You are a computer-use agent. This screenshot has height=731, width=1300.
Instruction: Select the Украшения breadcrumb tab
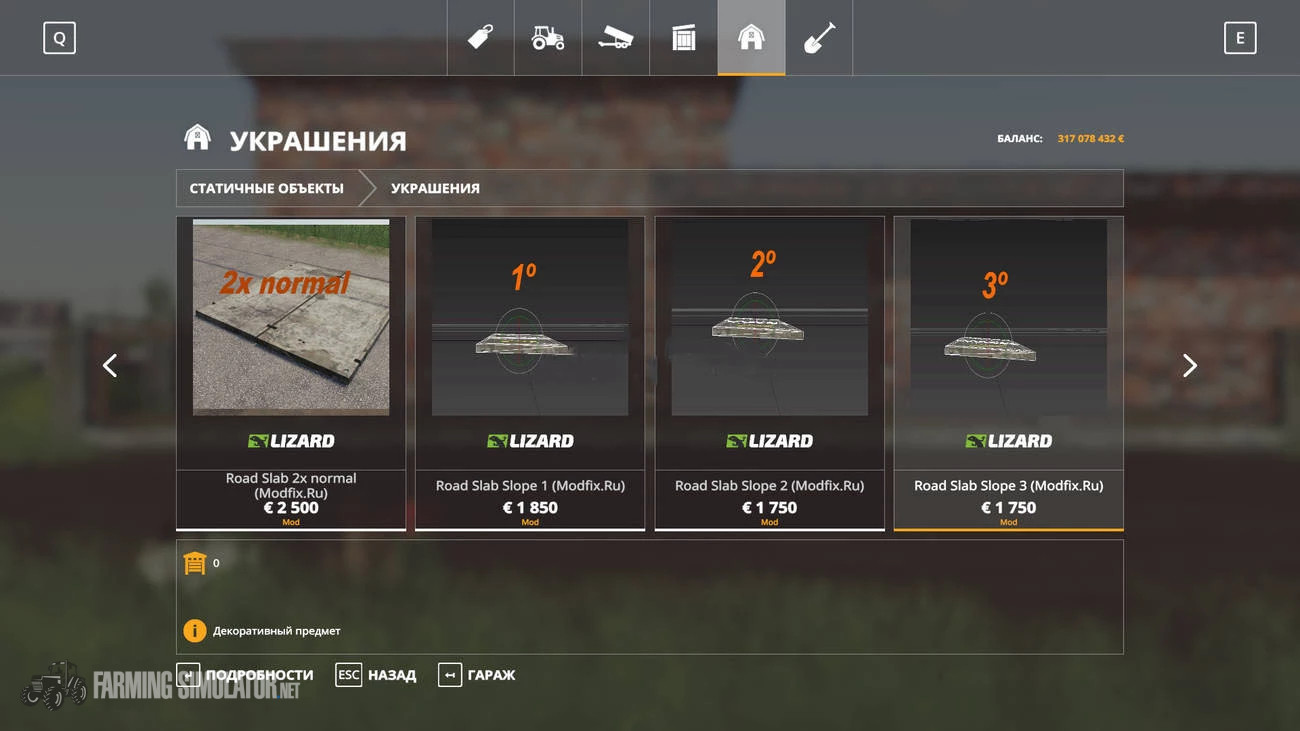tap(437, 187)
